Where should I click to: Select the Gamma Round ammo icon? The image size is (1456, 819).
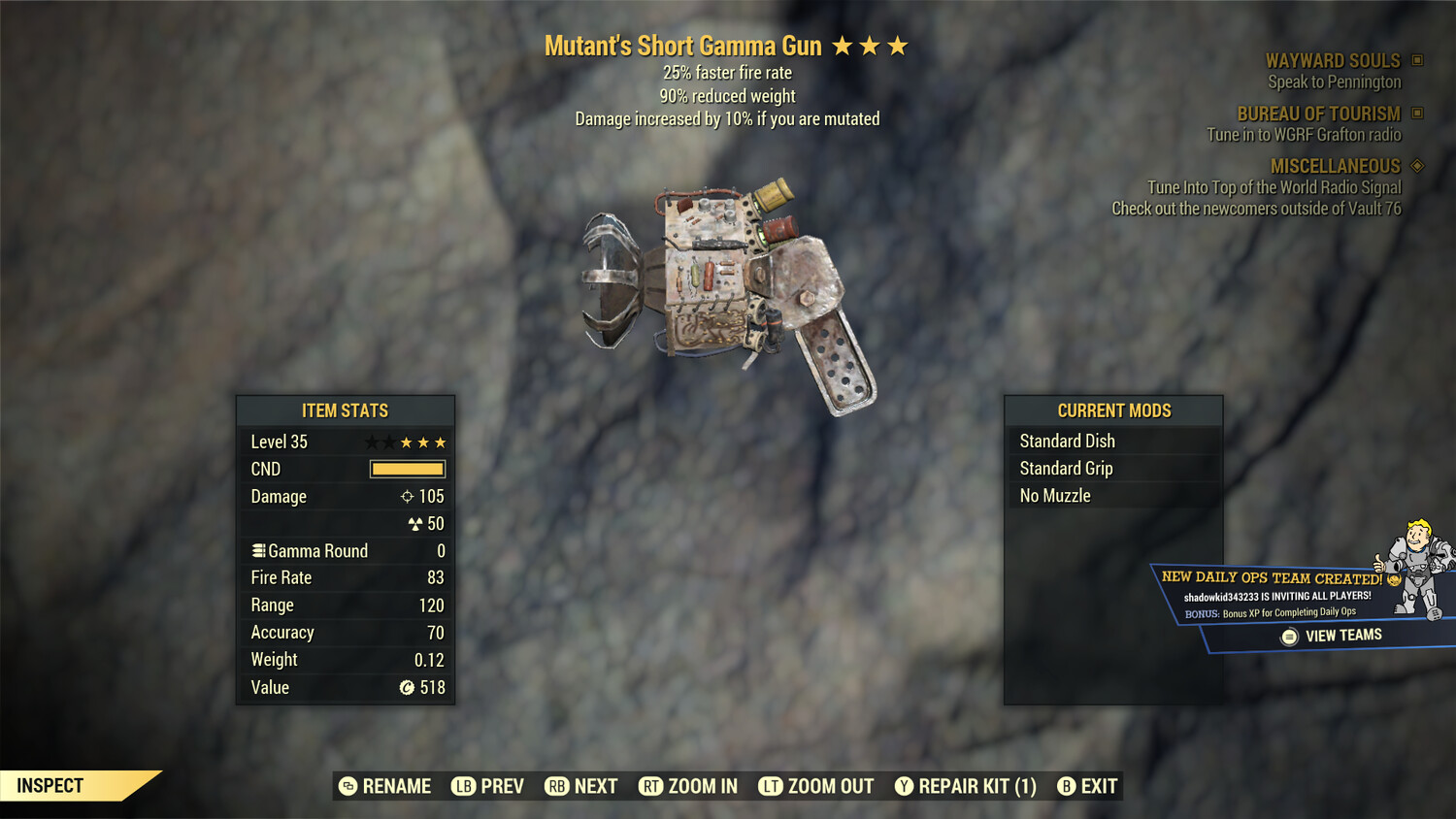(258, 550)
